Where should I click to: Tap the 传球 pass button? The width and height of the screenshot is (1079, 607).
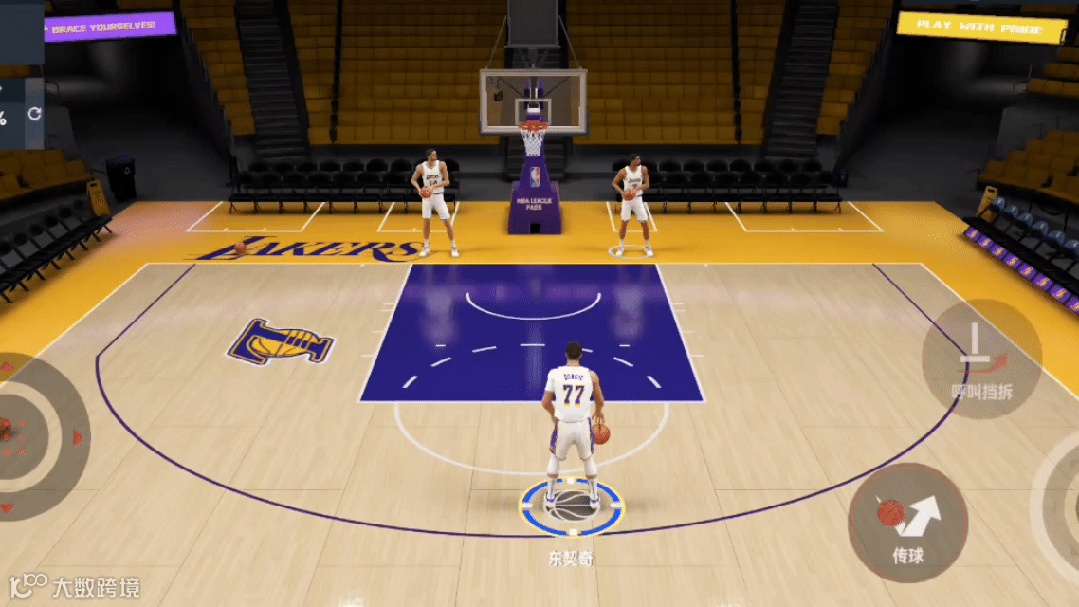(x=907, y=522)
